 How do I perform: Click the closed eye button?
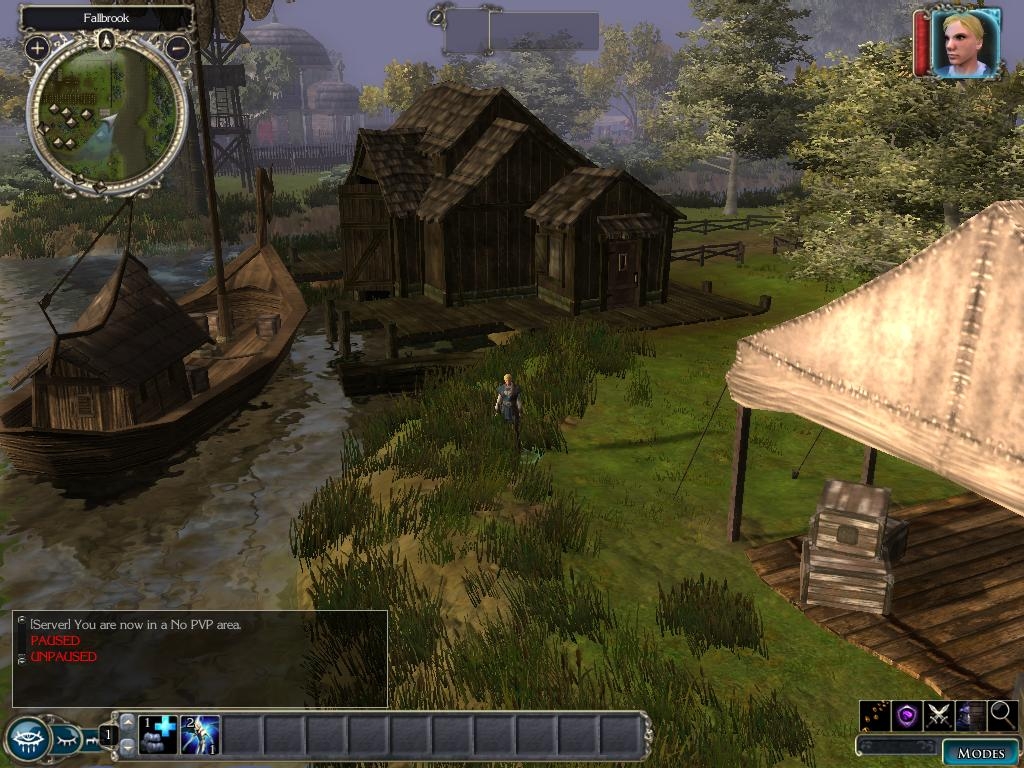pos(69,741)
